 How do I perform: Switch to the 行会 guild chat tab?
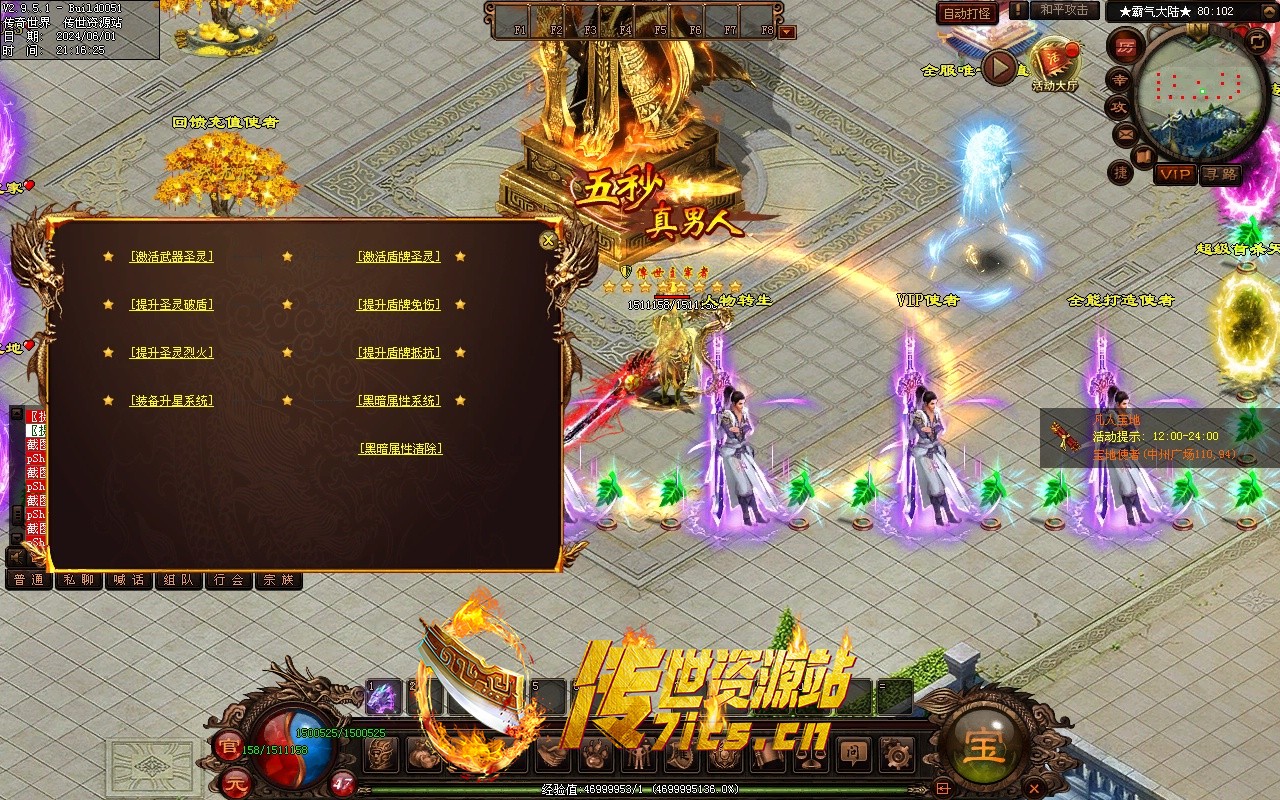click(x=228, y=579)
